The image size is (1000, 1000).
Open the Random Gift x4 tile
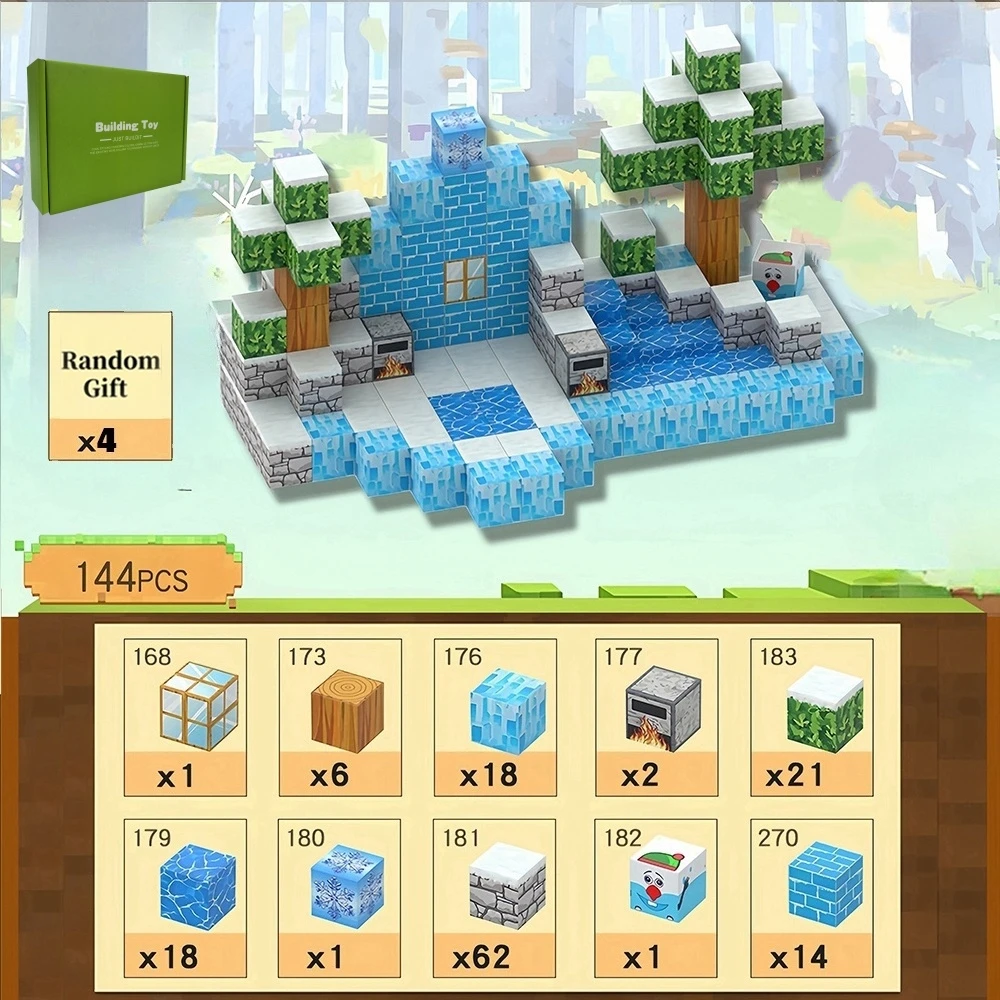coord(110,386)
